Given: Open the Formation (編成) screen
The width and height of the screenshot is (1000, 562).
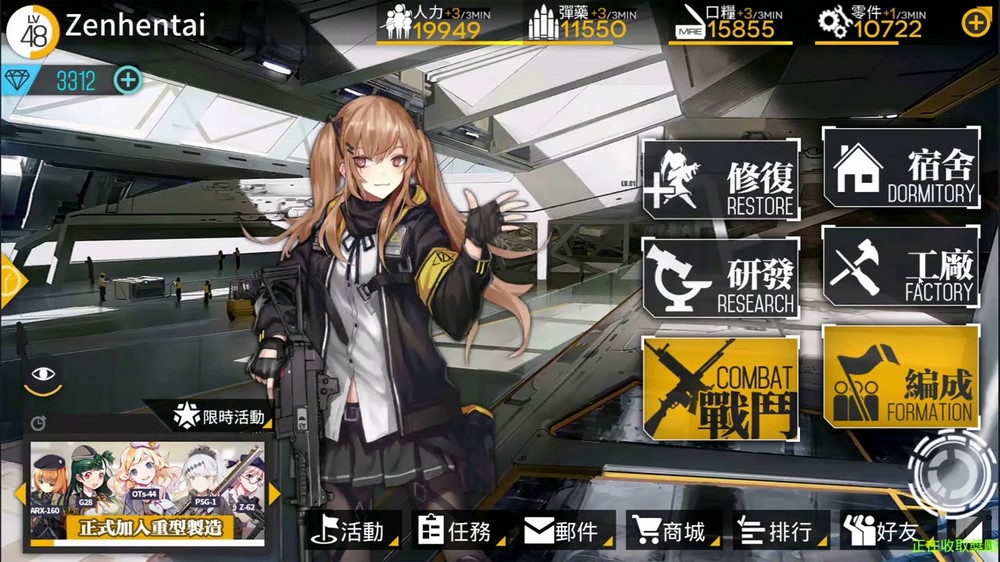Looking at the screenshot, I should click(901, 377).
